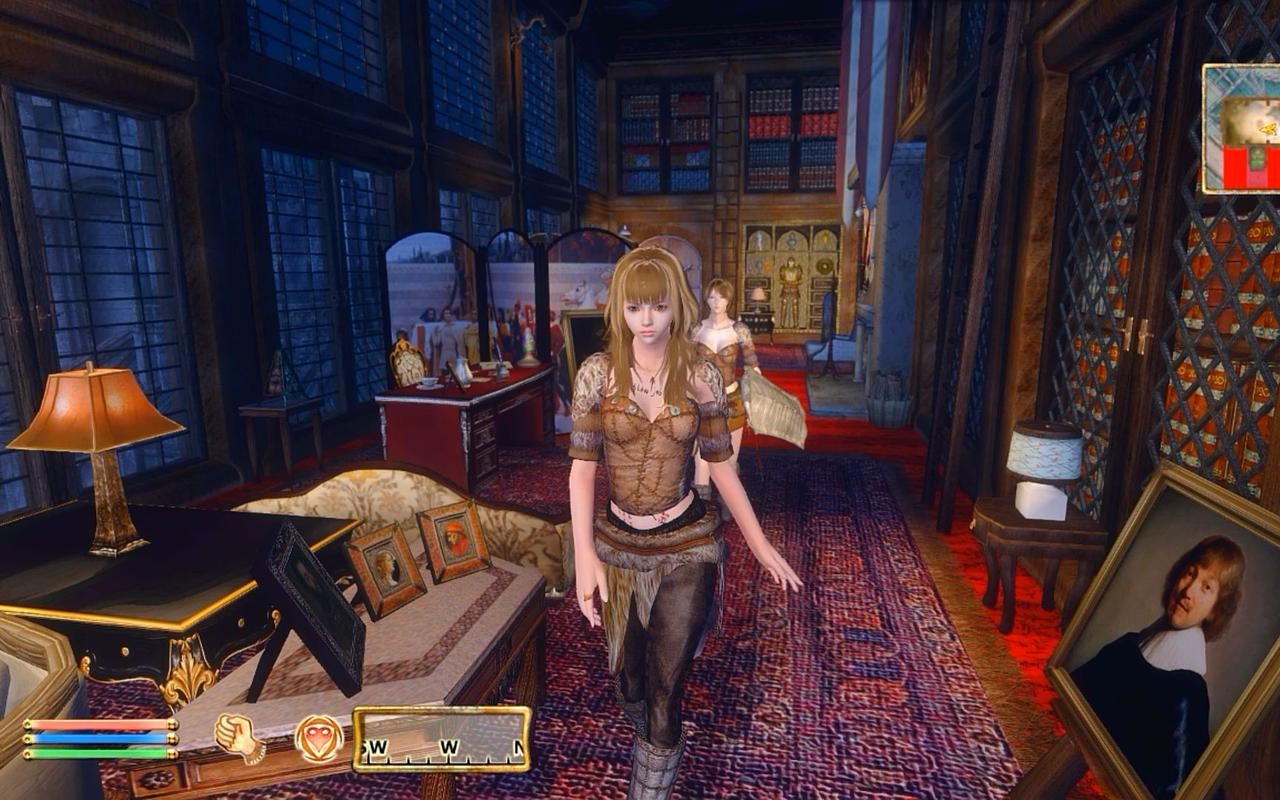
Task: Open the minimap in the corner
Action: (x=1242, y=128)
